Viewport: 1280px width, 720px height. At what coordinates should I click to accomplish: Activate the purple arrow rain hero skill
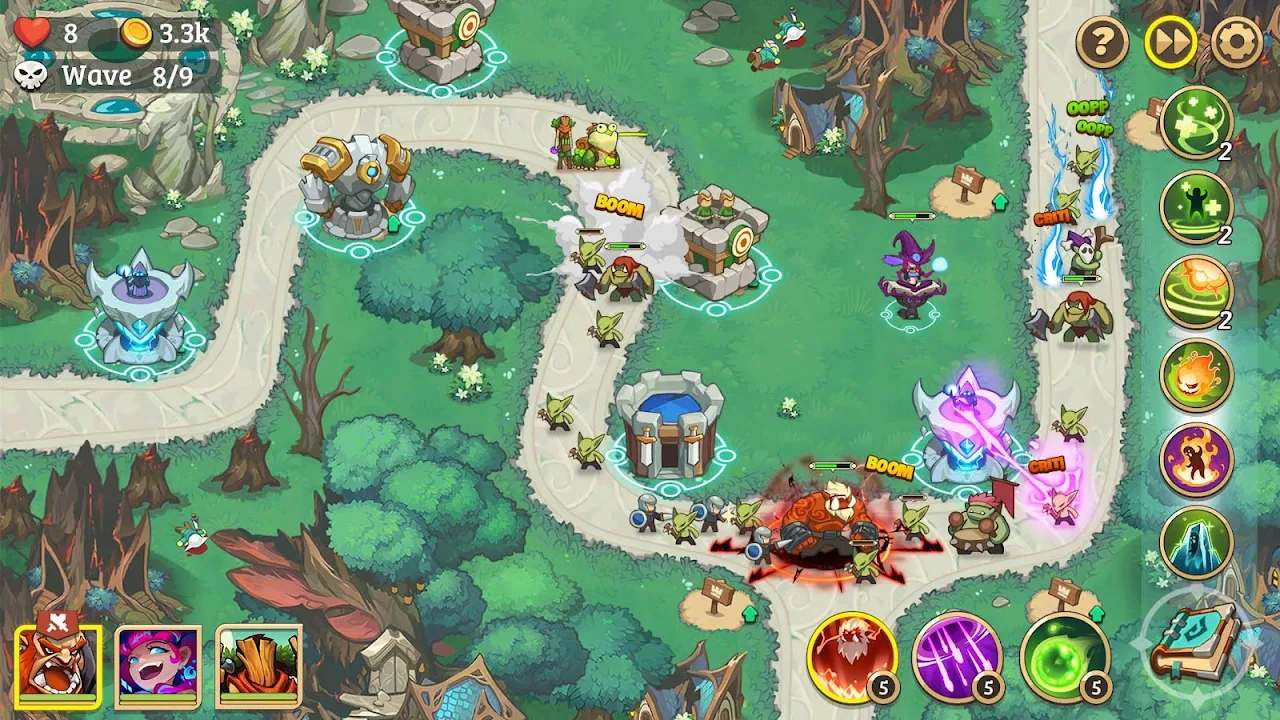pyautogui.click(x=957, y=656)
